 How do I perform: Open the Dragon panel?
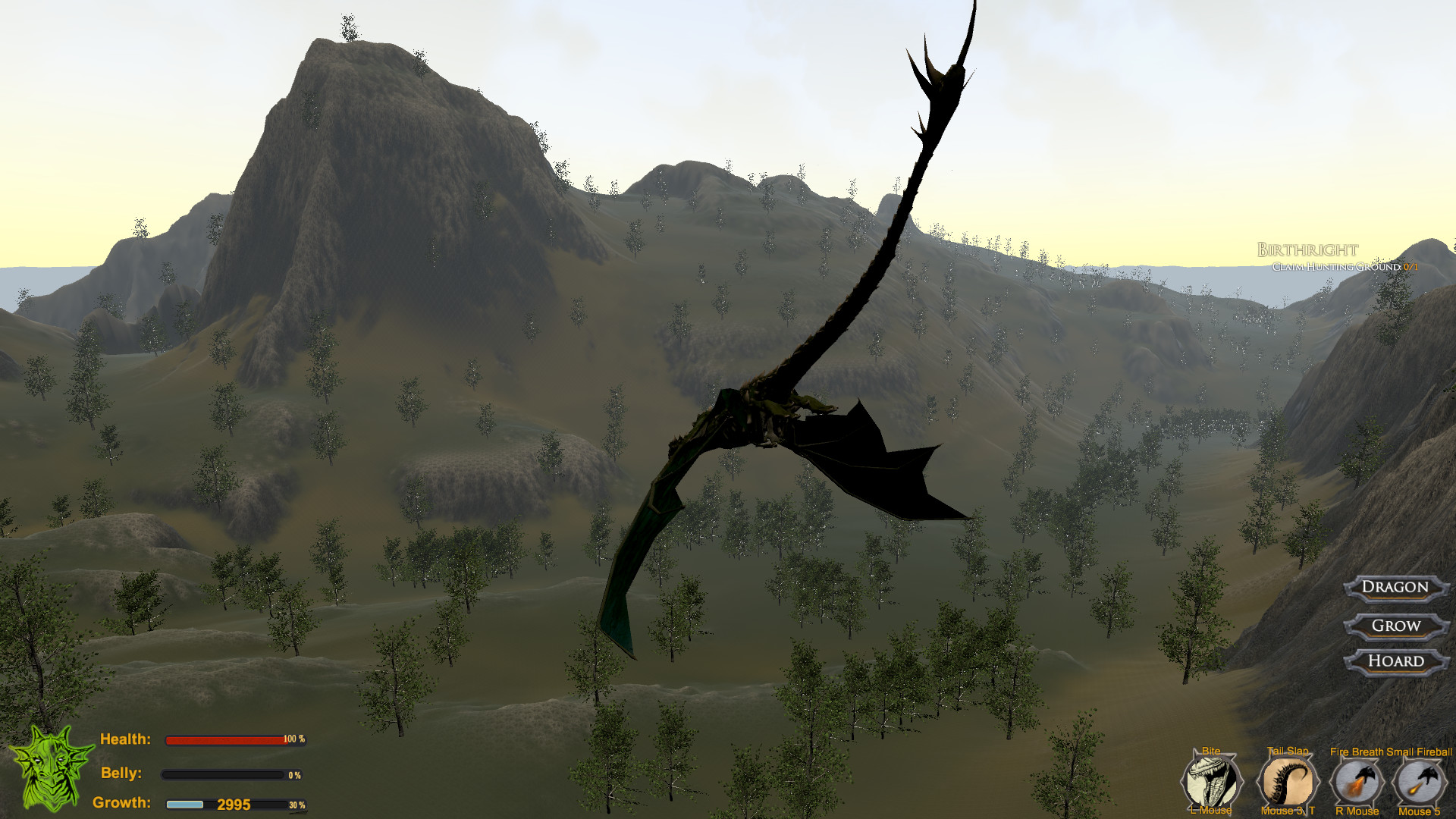[x=1395, y=588]
